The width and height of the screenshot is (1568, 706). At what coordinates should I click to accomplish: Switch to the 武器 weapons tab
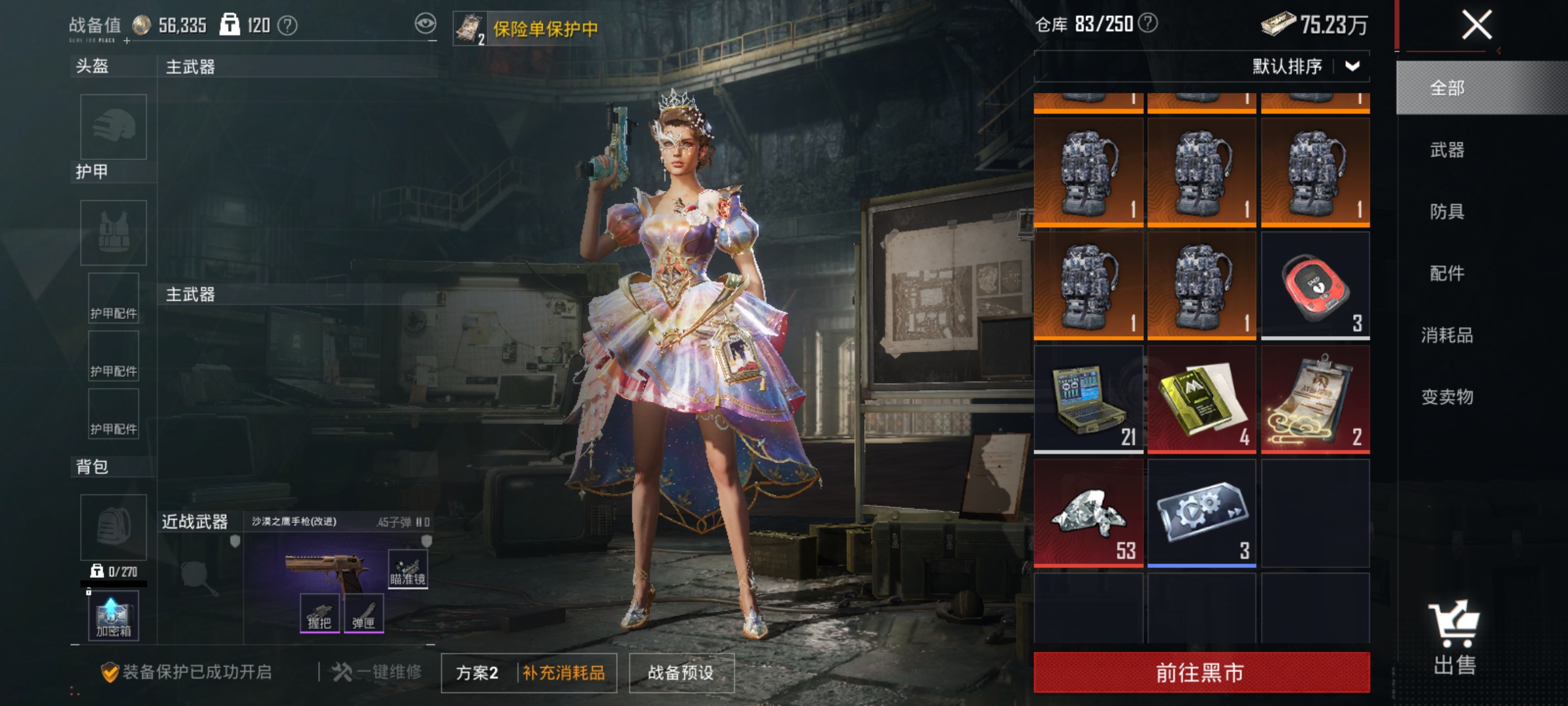tap(1447, 150)
